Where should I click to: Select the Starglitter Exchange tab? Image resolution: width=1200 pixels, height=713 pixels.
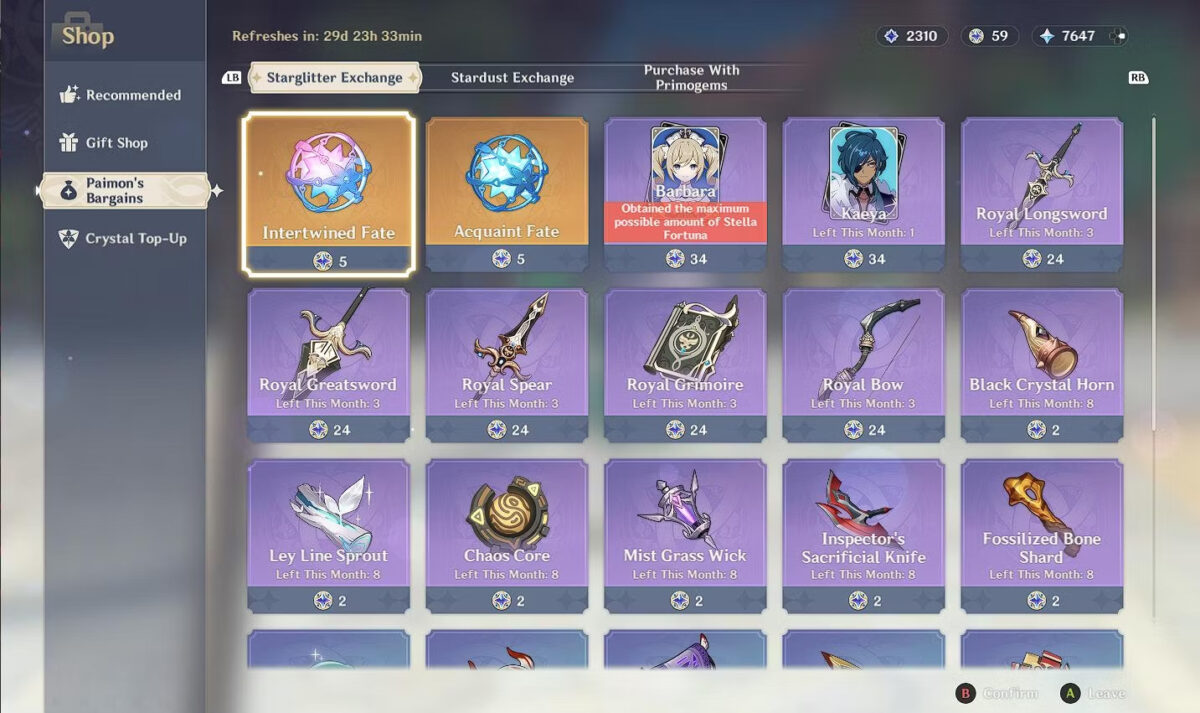coord(334,78)
